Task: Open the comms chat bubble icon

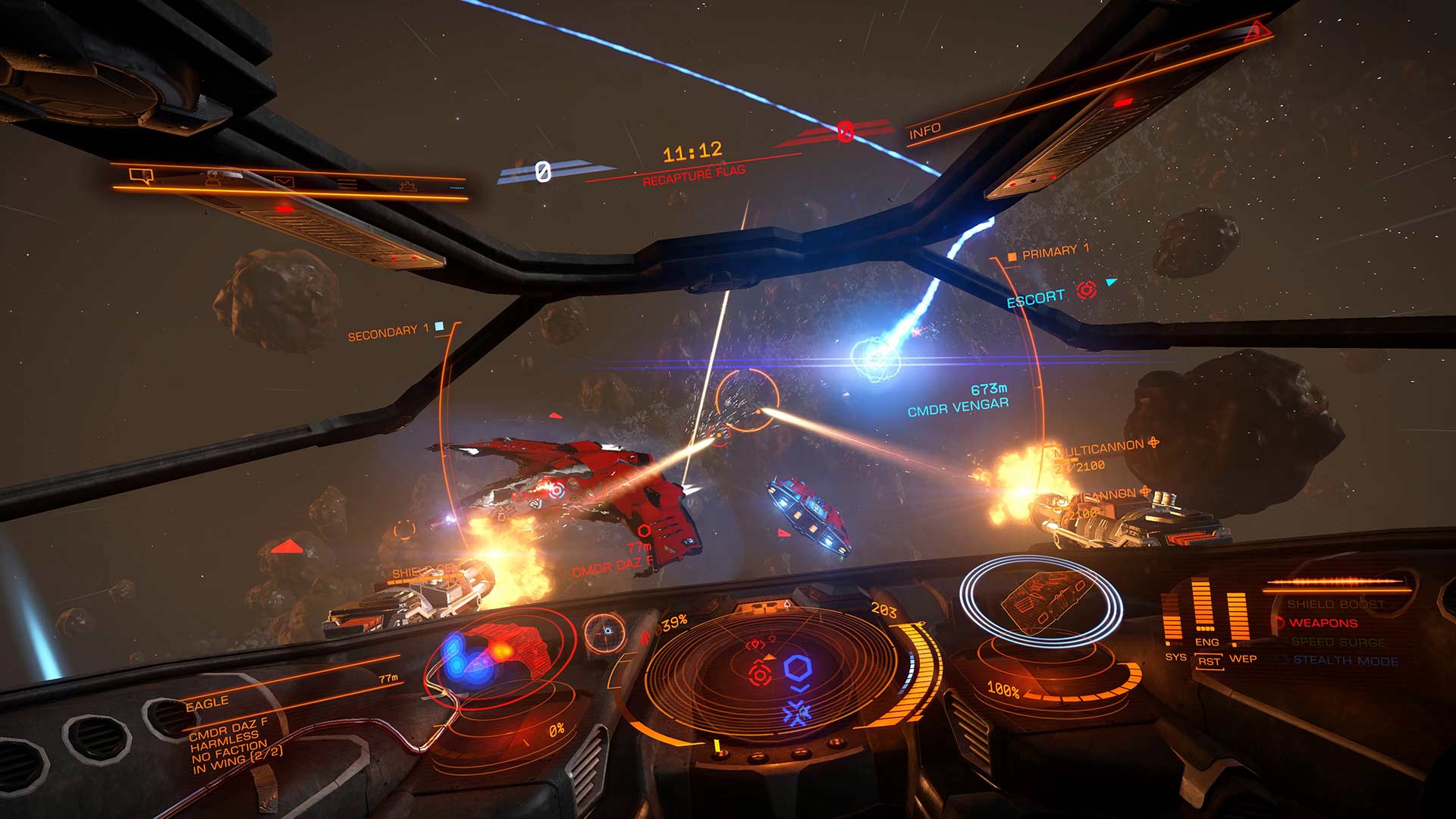Action: coord(141,176)
